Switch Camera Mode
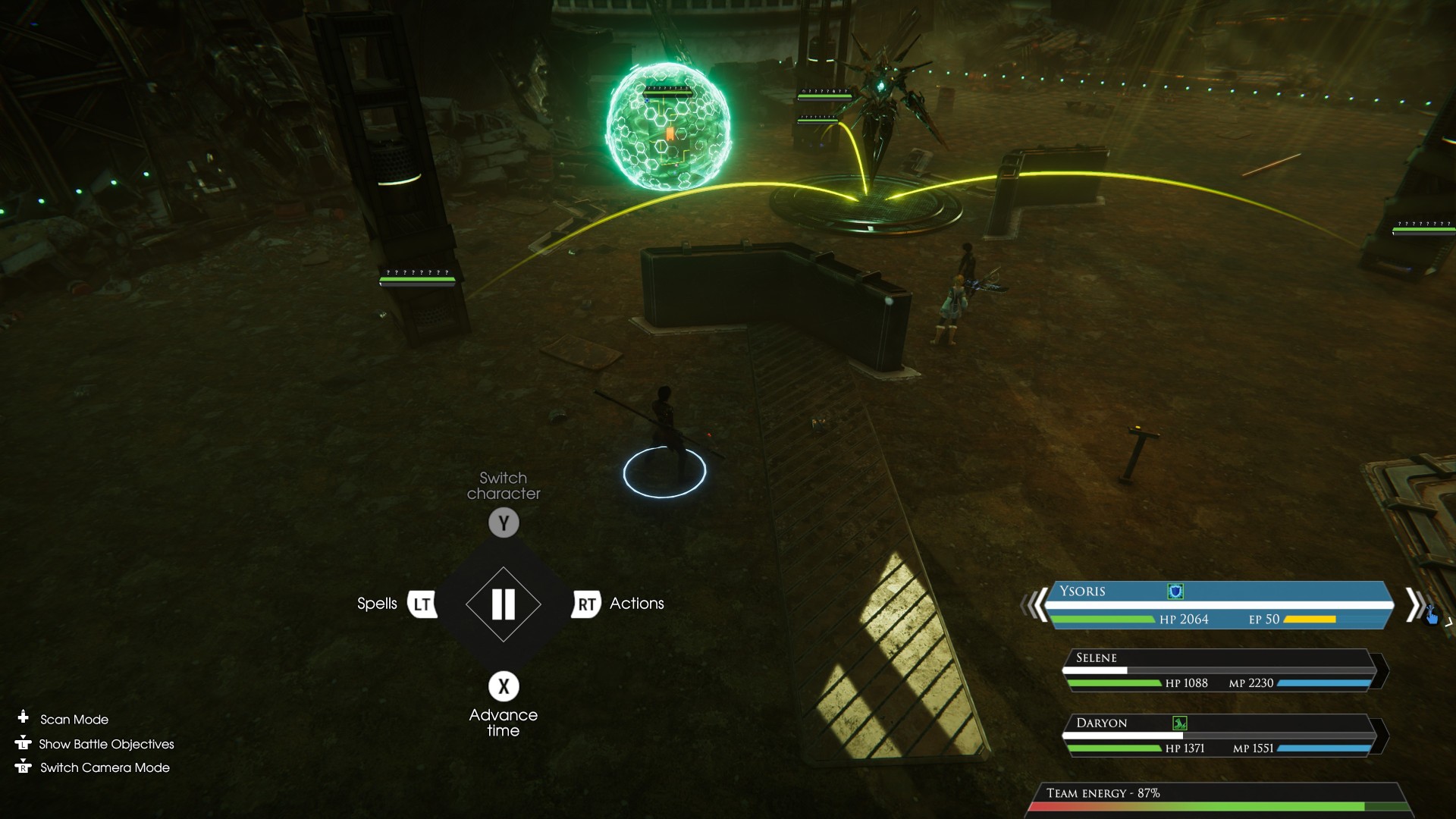 [105, 767]
